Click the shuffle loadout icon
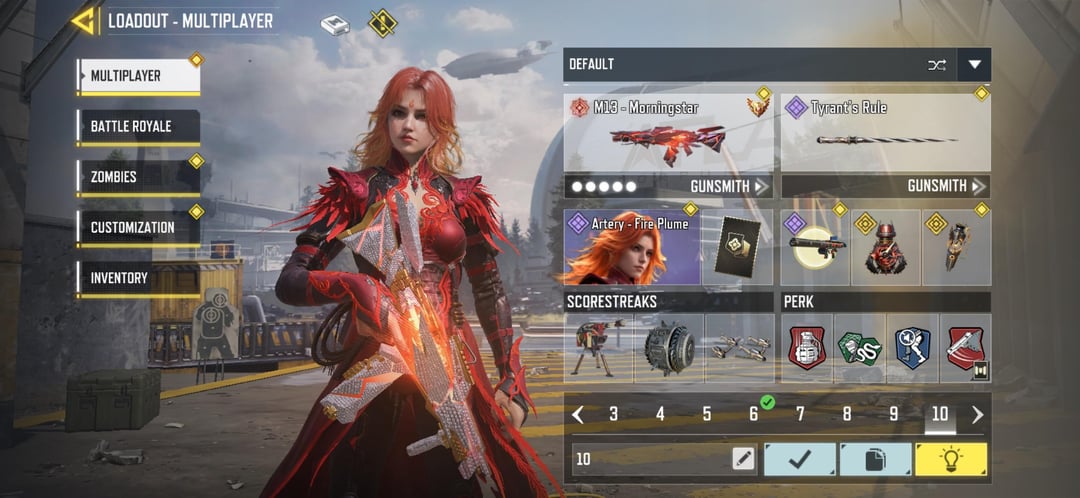The height and width of the screenshot is (498, 1080). click(x=936, y=65)
